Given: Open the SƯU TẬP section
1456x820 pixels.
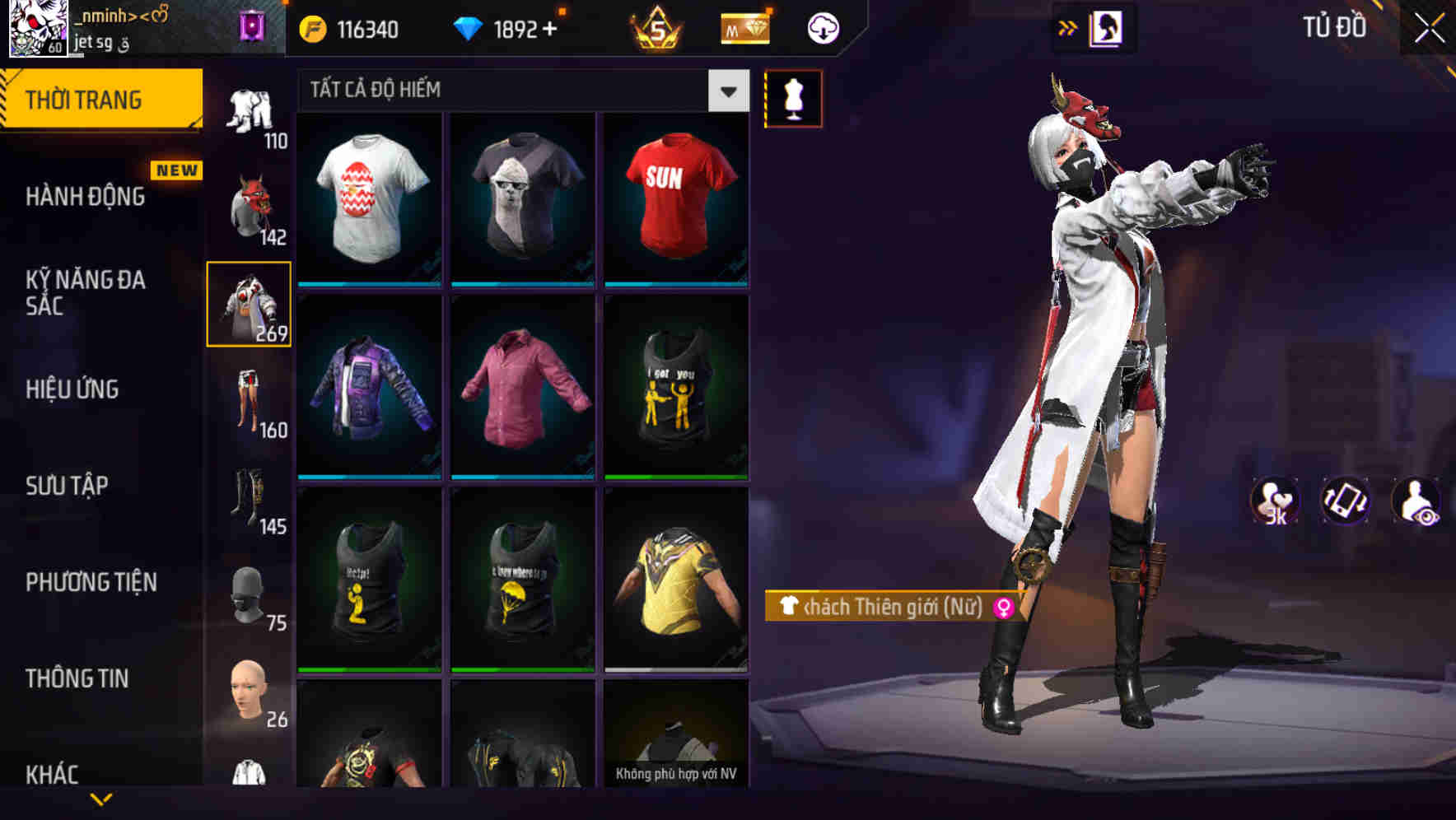Looking at the screenshot, I should (x=66, y=487).
